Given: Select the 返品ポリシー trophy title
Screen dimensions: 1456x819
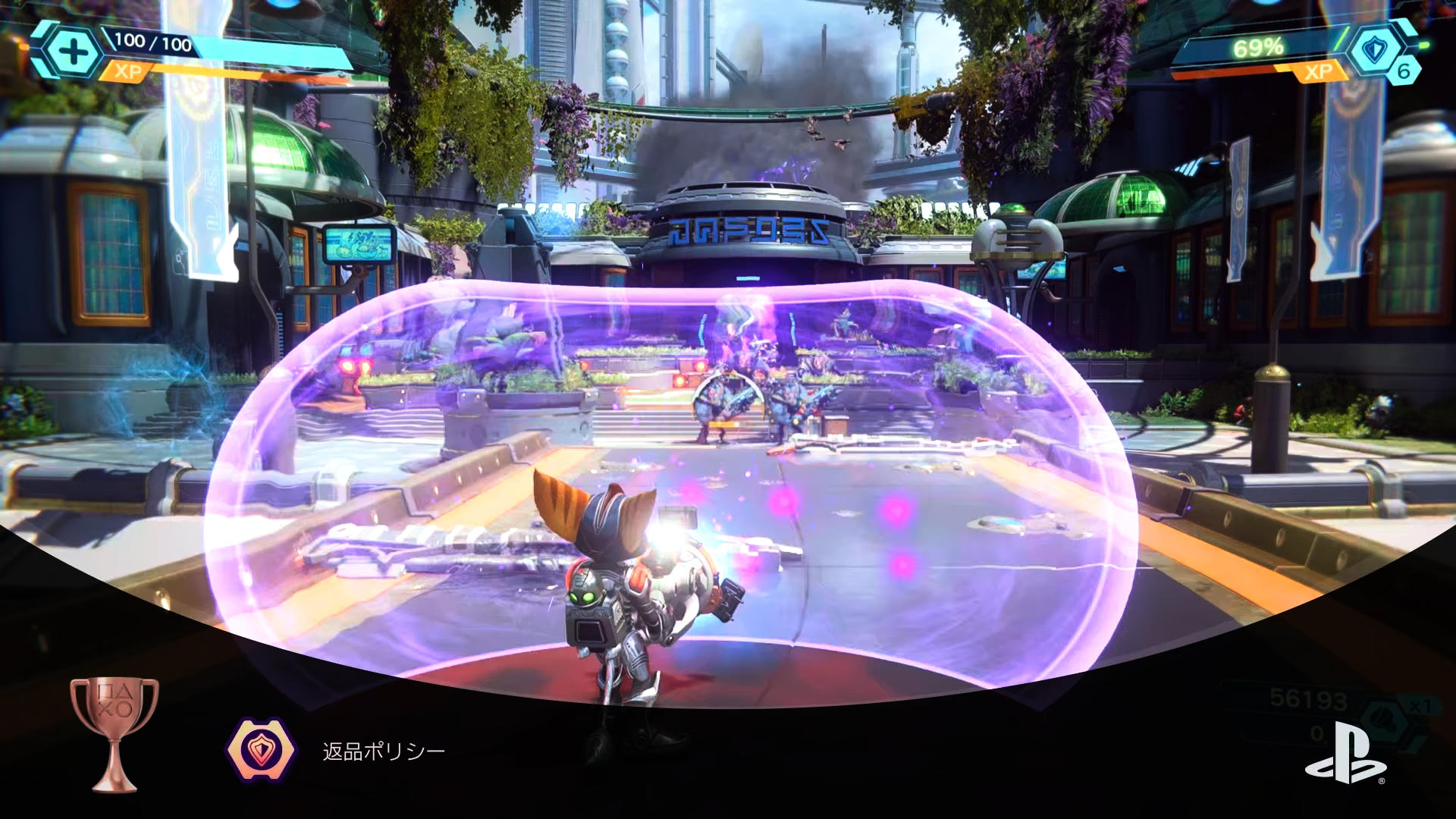Looking at the screenshot, I should (384, 752).
